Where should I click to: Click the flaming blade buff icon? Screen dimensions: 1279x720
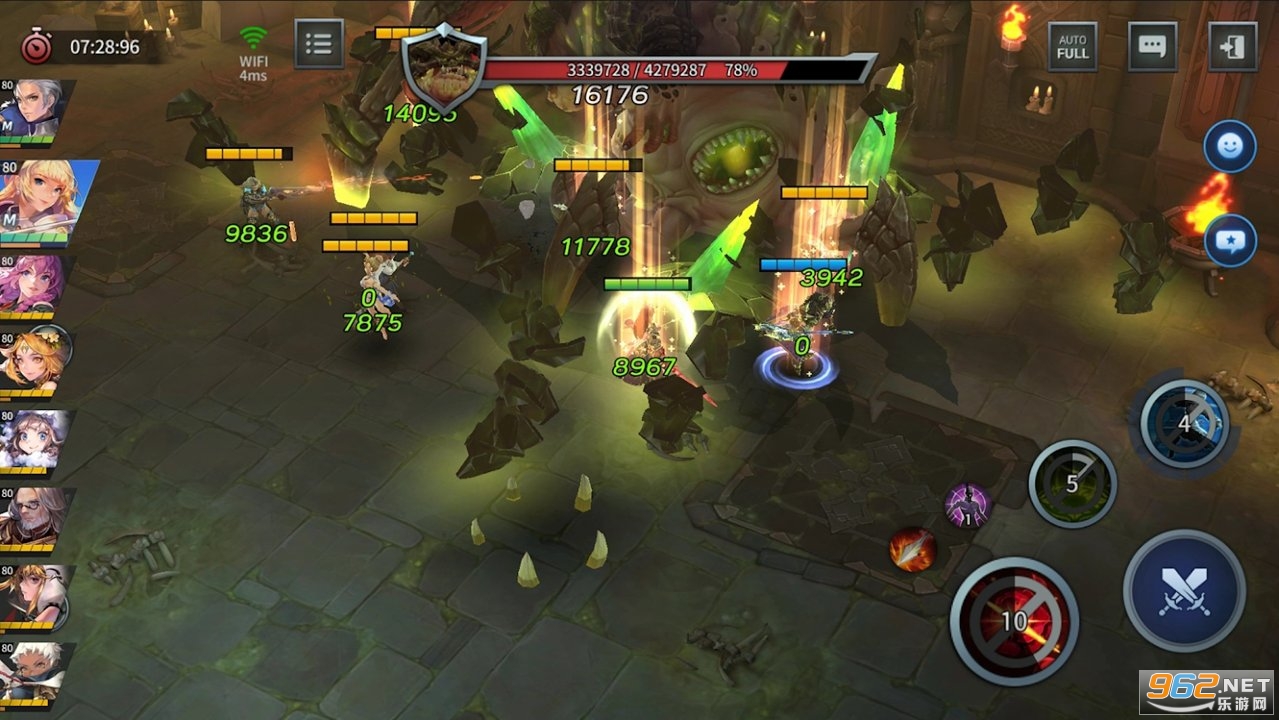point(912,549)
